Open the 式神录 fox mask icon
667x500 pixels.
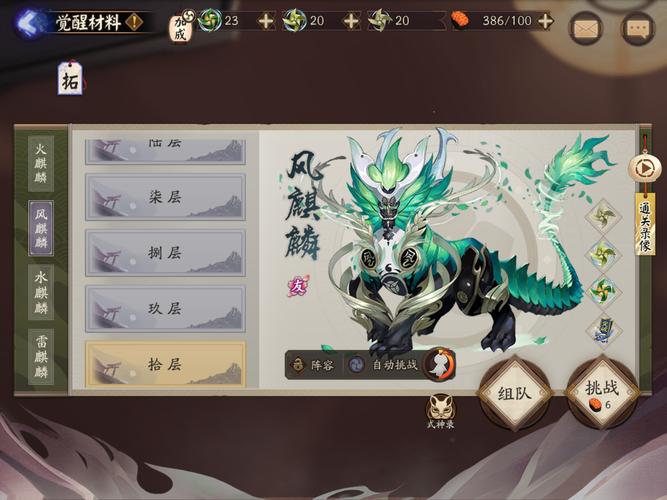(440, 408)
